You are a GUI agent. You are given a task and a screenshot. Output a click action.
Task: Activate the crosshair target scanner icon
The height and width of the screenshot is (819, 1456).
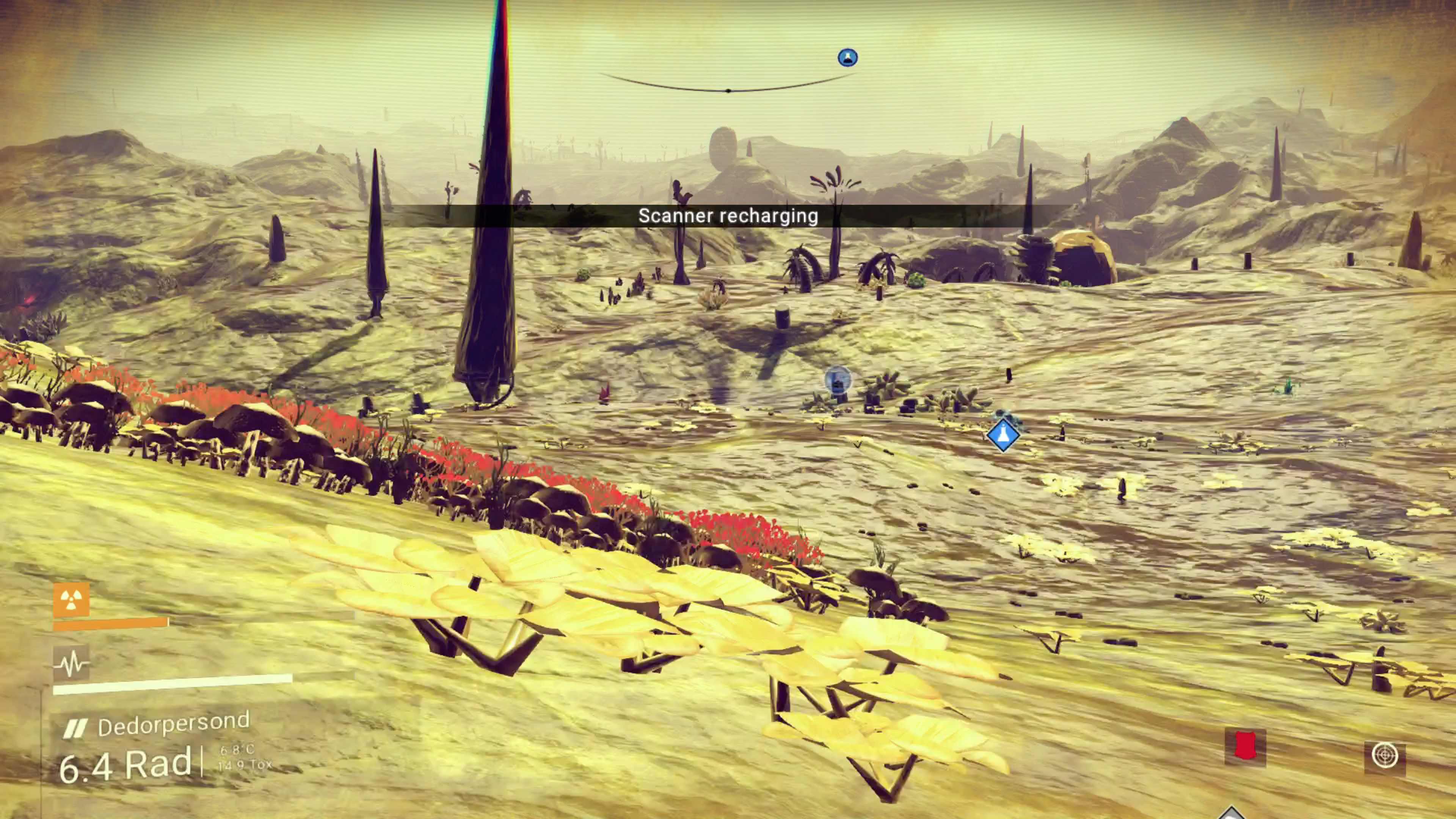click(1384, 756)
